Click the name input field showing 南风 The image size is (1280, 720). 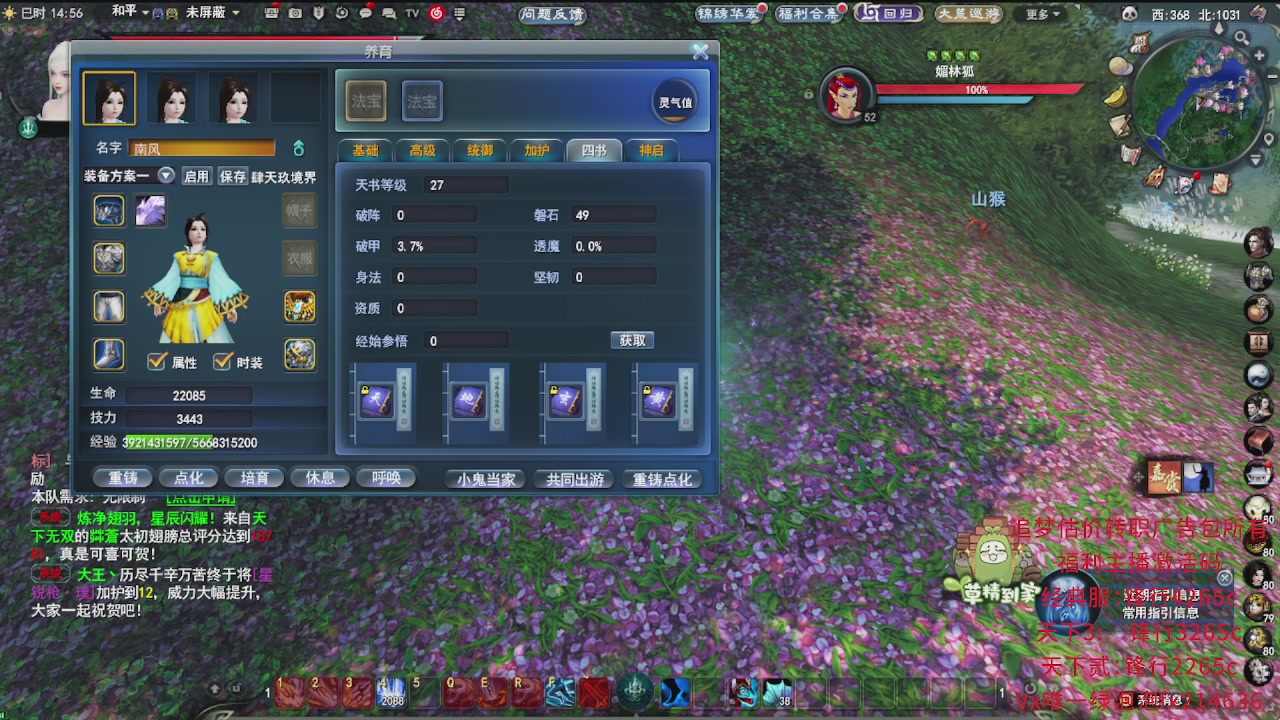point(200,148)
